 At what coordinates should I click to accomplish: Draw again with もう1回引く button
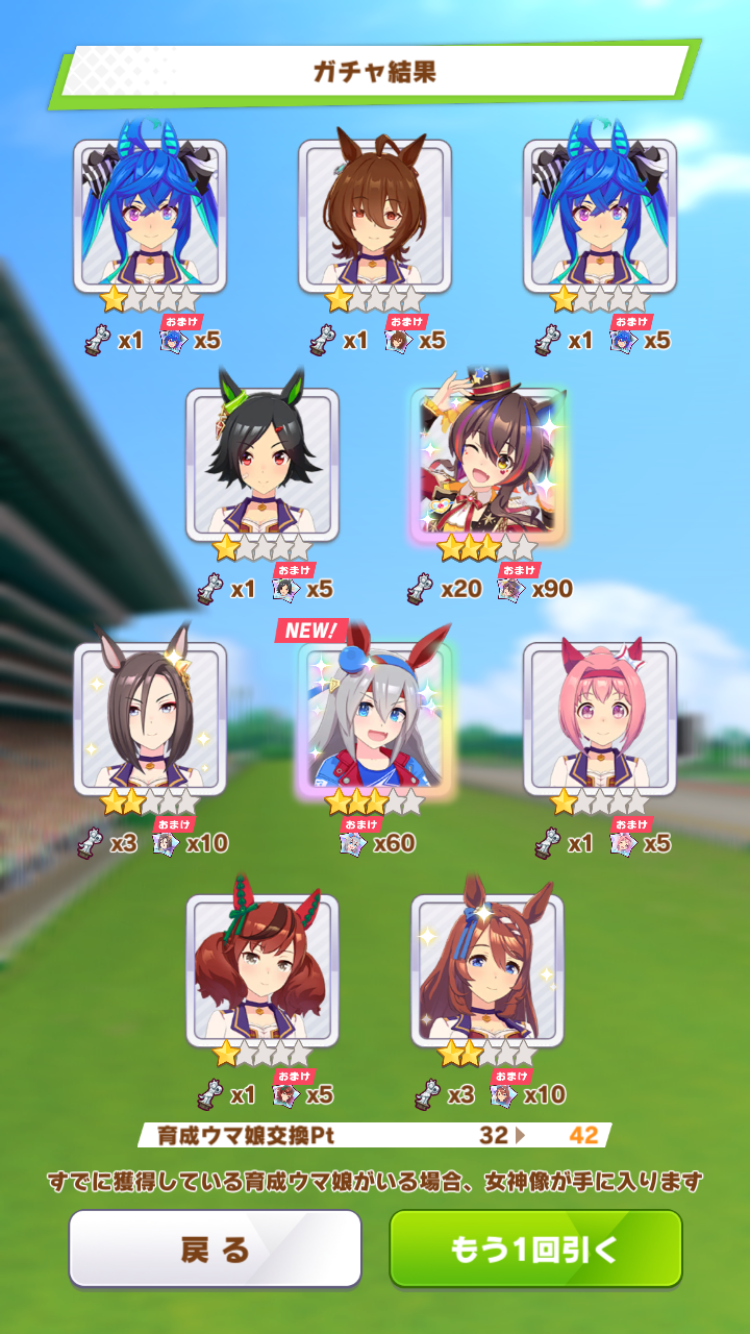535,1248
